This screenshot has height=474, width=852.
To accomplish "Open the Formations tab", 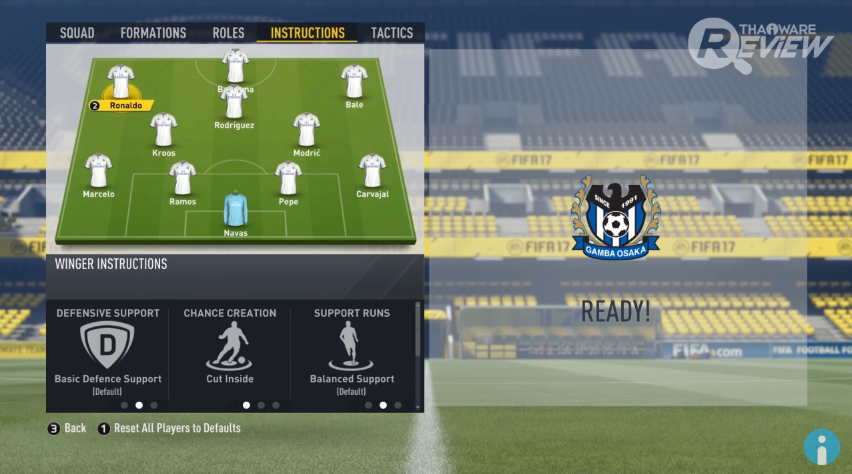I will pos(153,33).
